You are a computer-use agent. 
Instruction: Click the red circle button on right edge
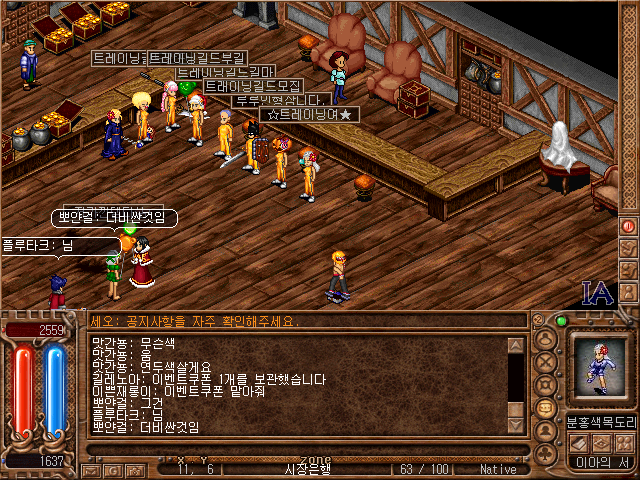628,226
